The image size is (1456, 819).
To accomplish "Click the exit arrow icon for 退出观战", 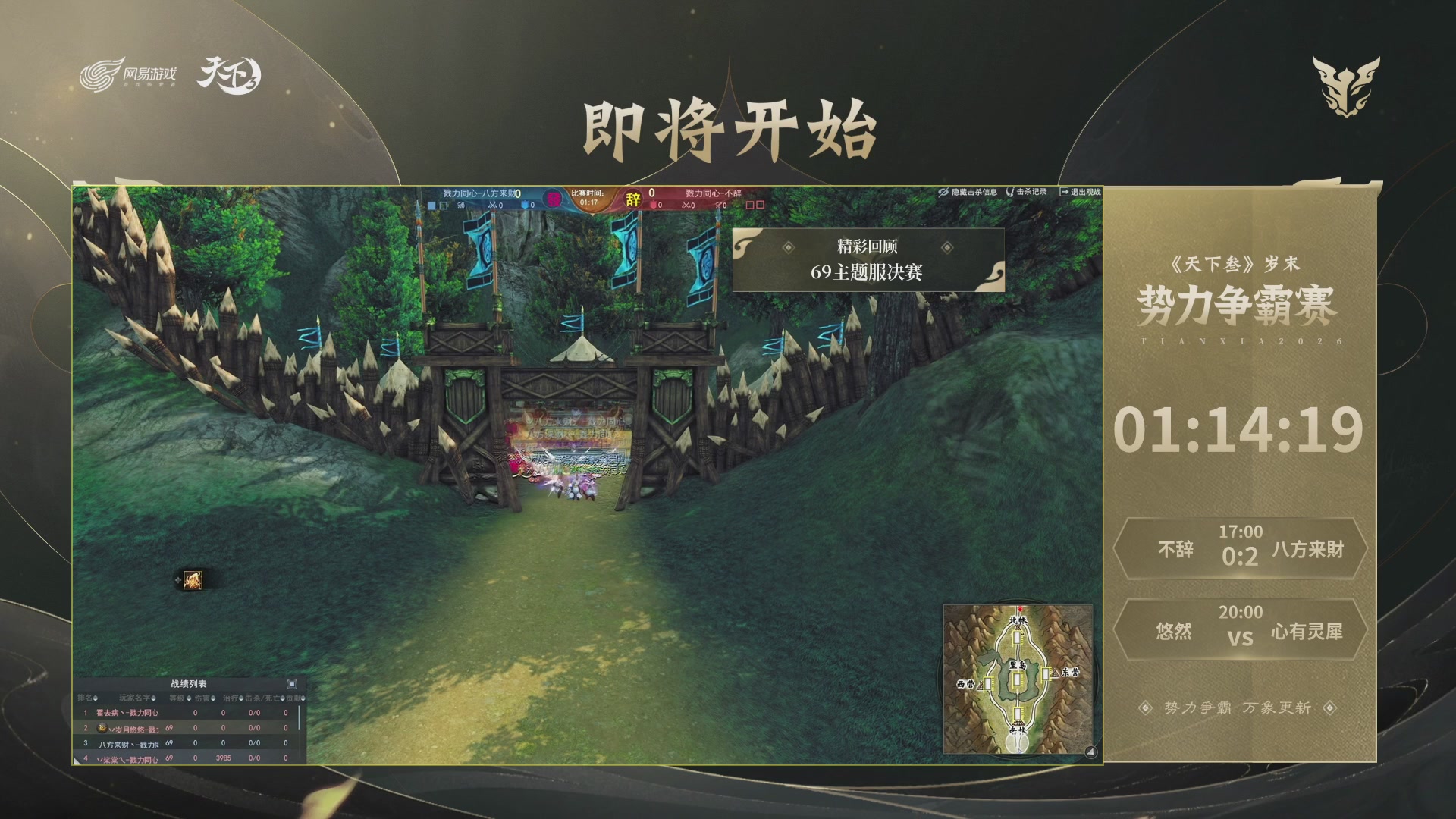I will coord(1064,192).
